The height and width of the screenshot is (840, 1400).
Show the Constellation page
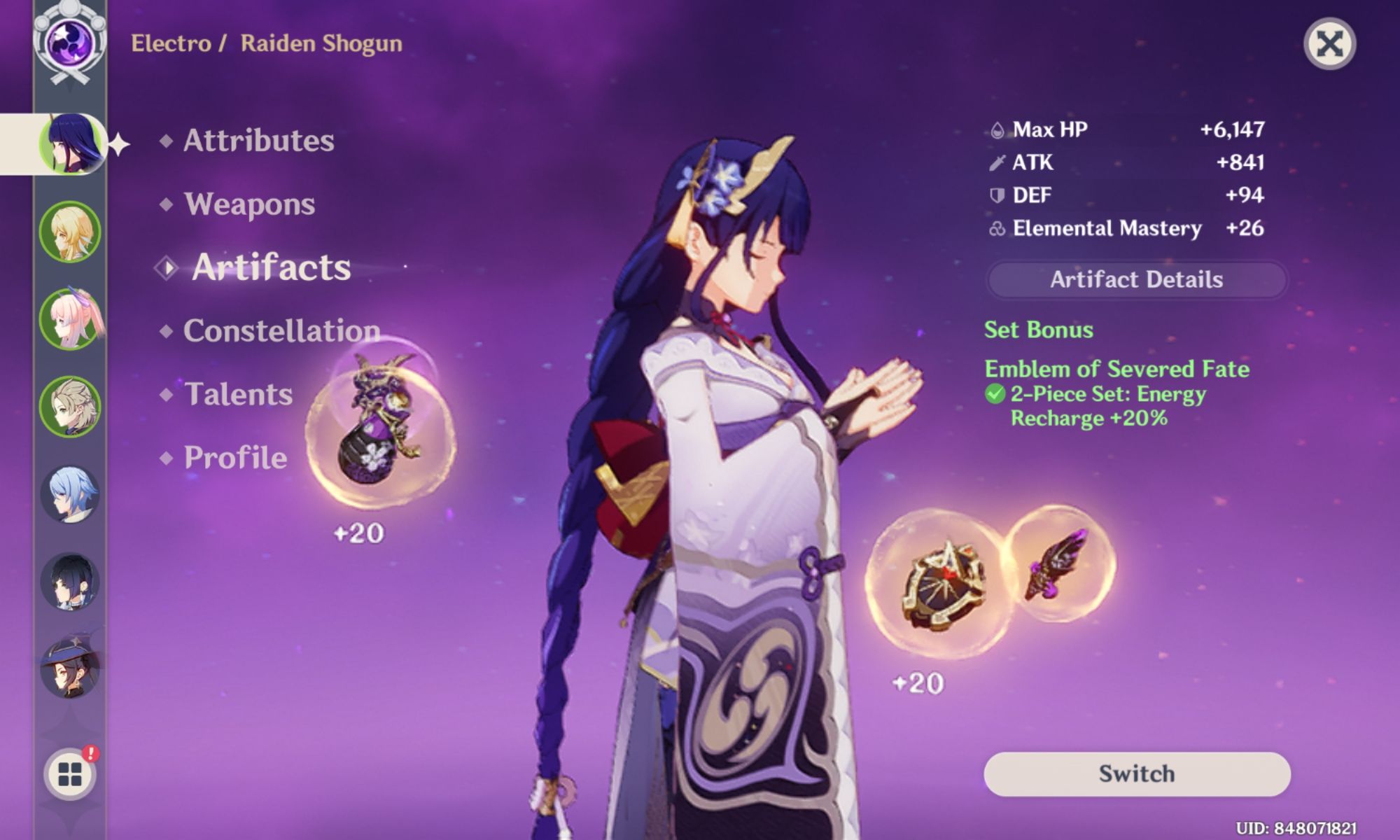(x=281, y=330)
